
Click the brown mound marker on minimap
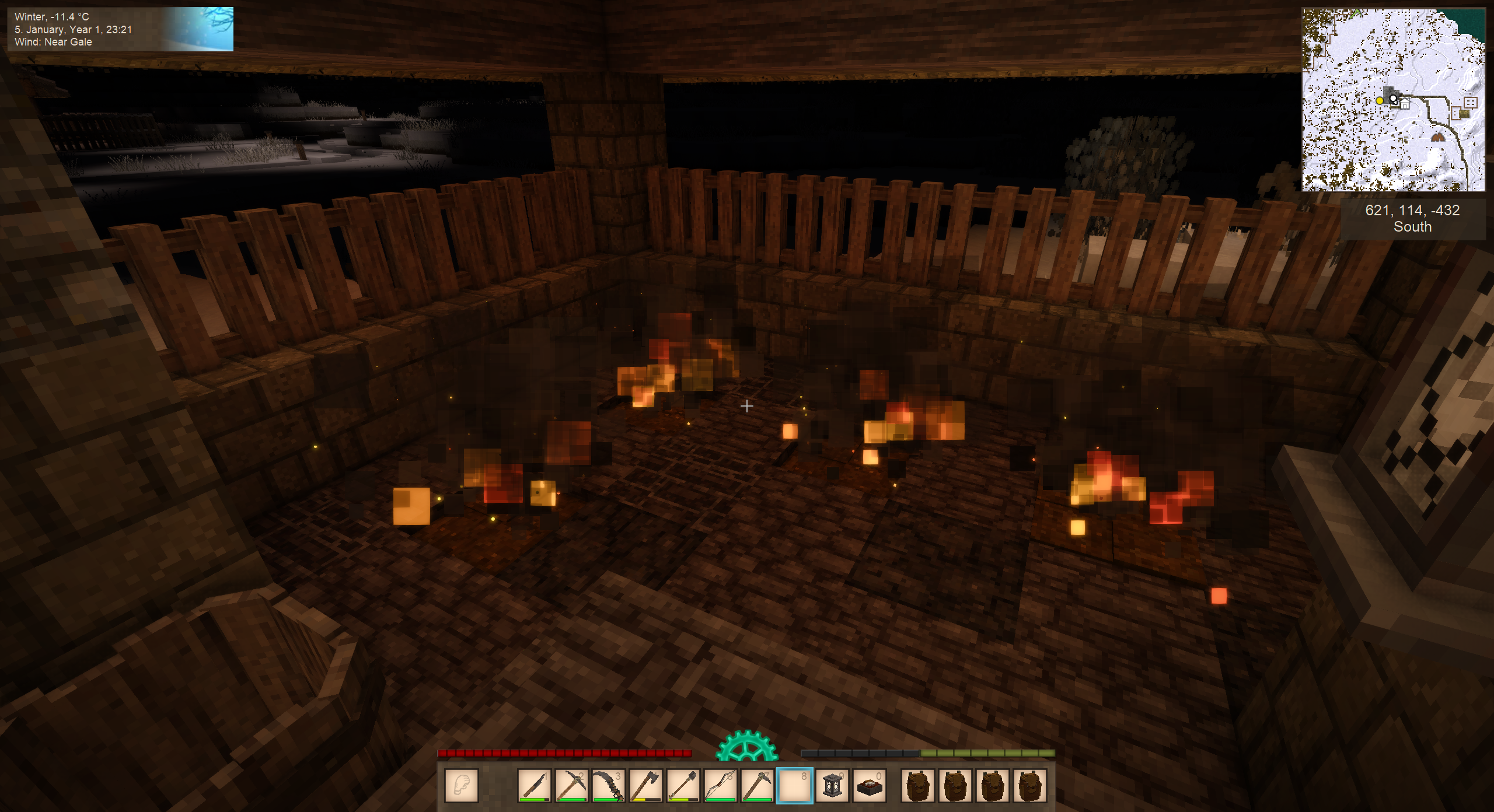(x=1437, y=138)
